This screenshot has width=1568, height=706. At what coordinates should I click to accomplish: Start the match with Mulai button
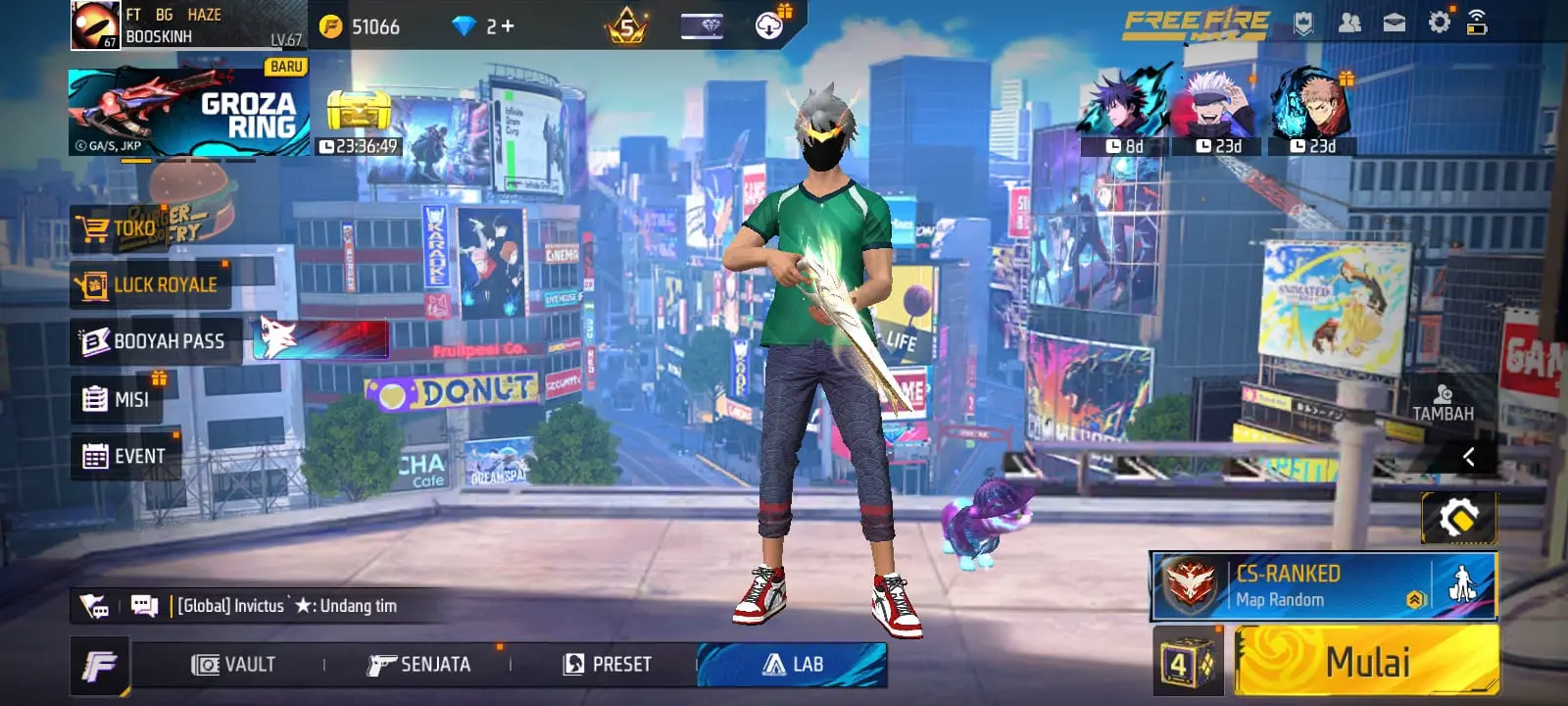[x=1367, y=662]
